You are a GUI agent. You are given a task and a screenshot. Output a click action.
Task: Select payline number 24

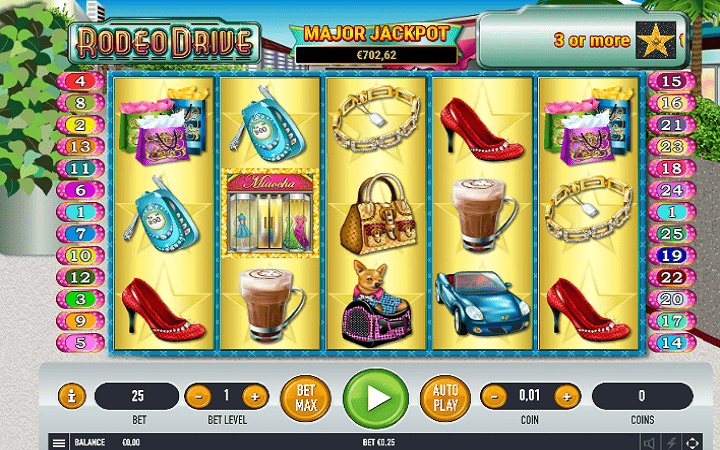(x=672, y=190)
